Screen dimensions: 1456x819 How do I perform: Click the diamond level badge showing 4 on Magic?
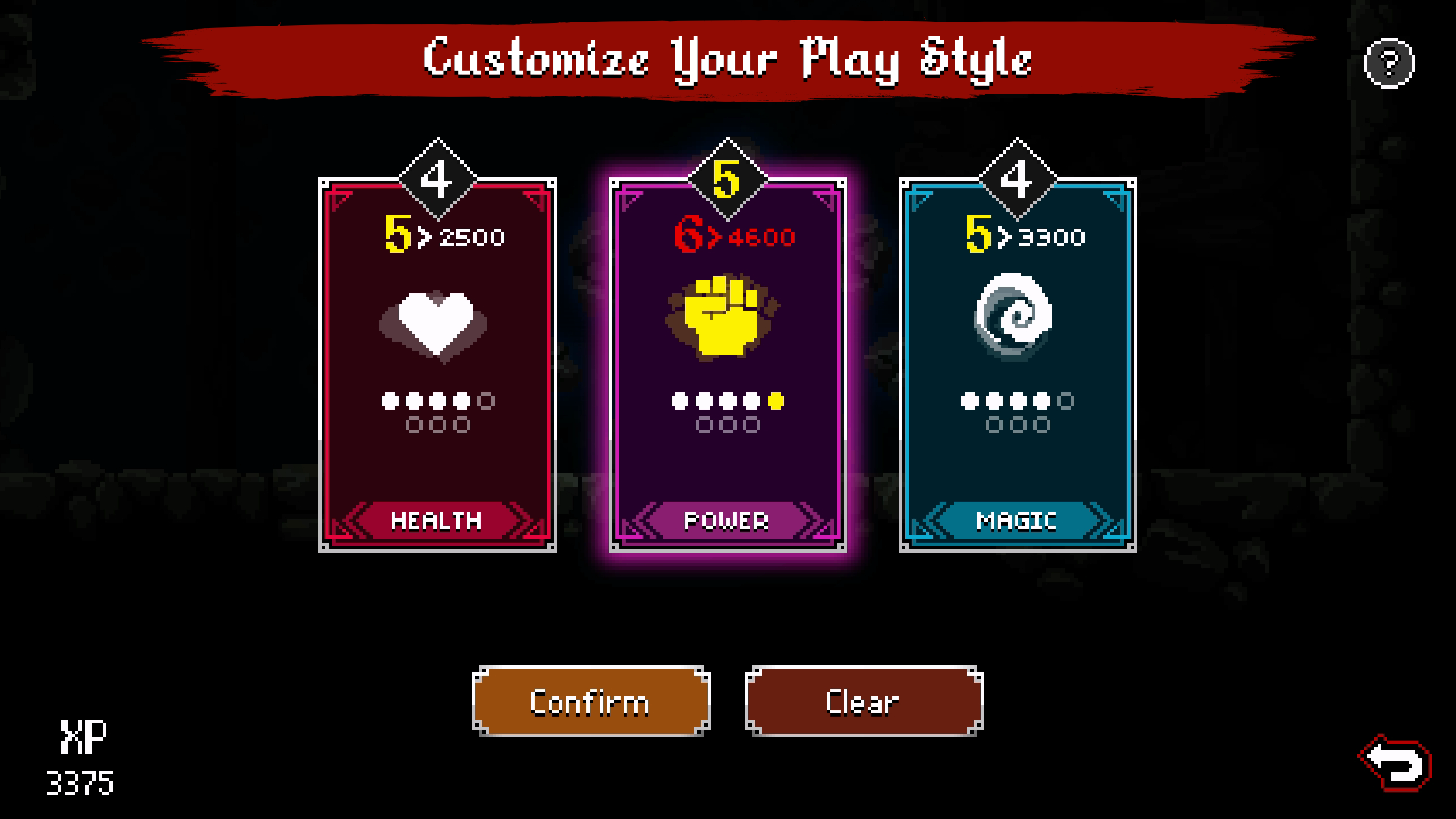1019,177
